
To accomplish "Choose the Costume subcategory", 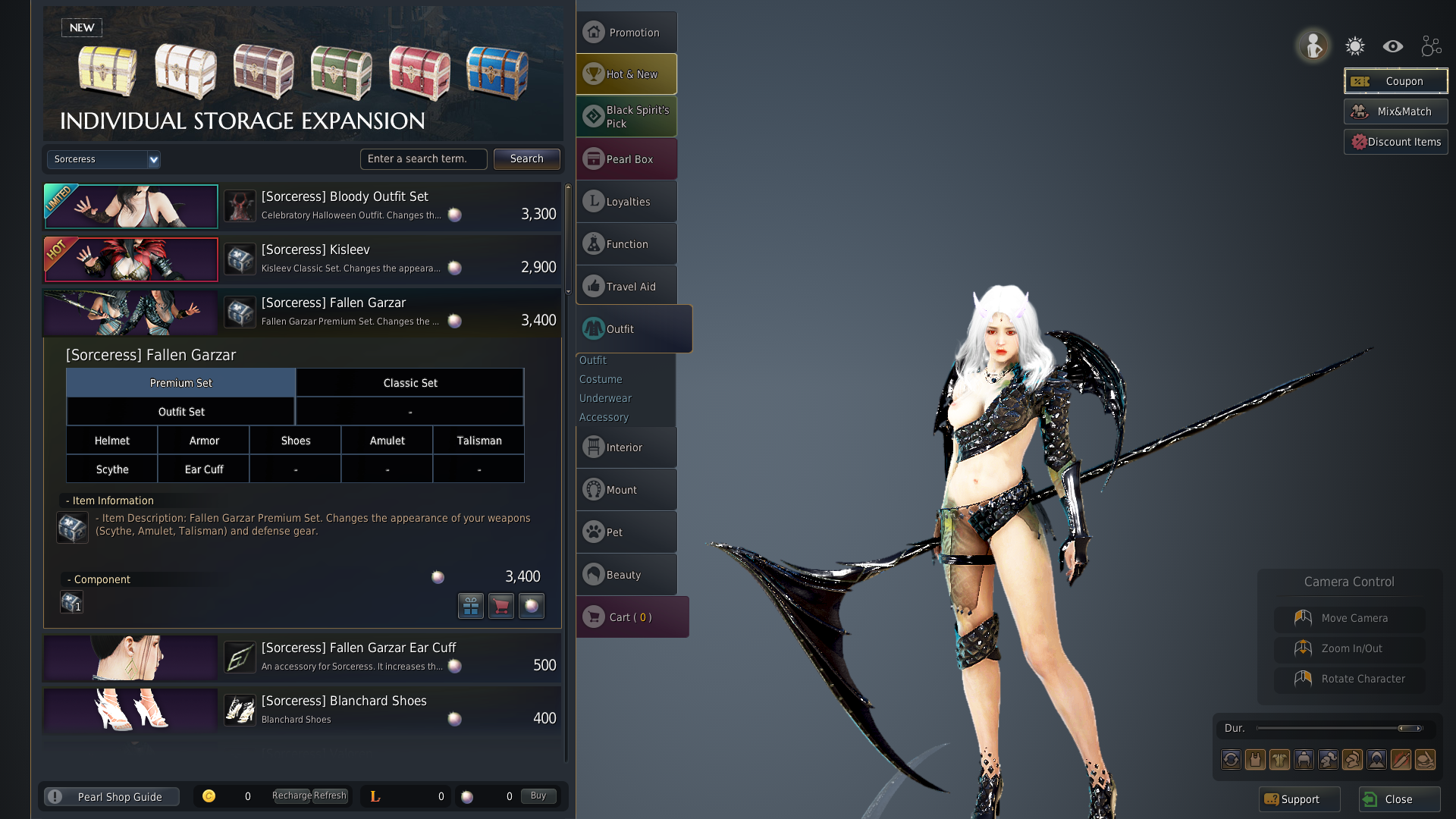I will 601,379.
